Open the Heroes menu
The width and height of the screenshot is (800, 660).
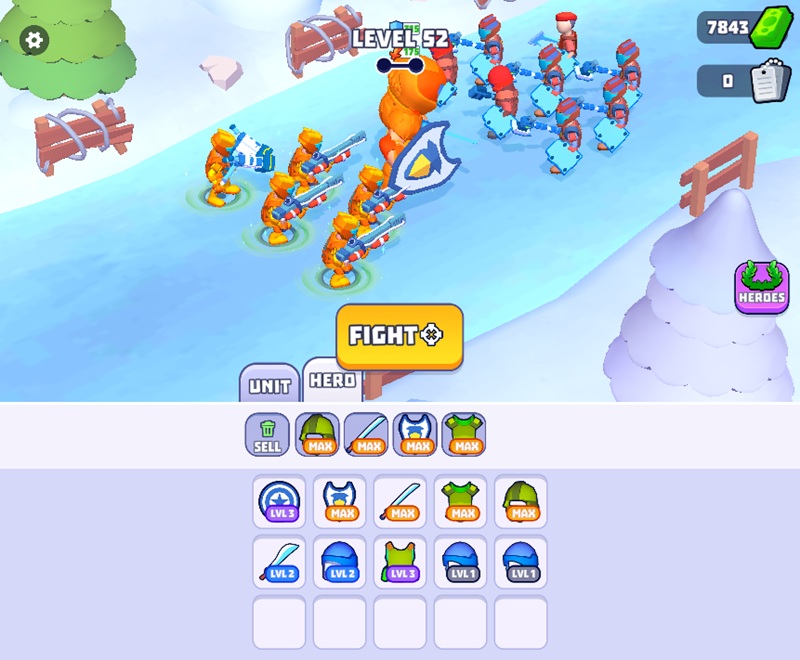click(762, 288)
